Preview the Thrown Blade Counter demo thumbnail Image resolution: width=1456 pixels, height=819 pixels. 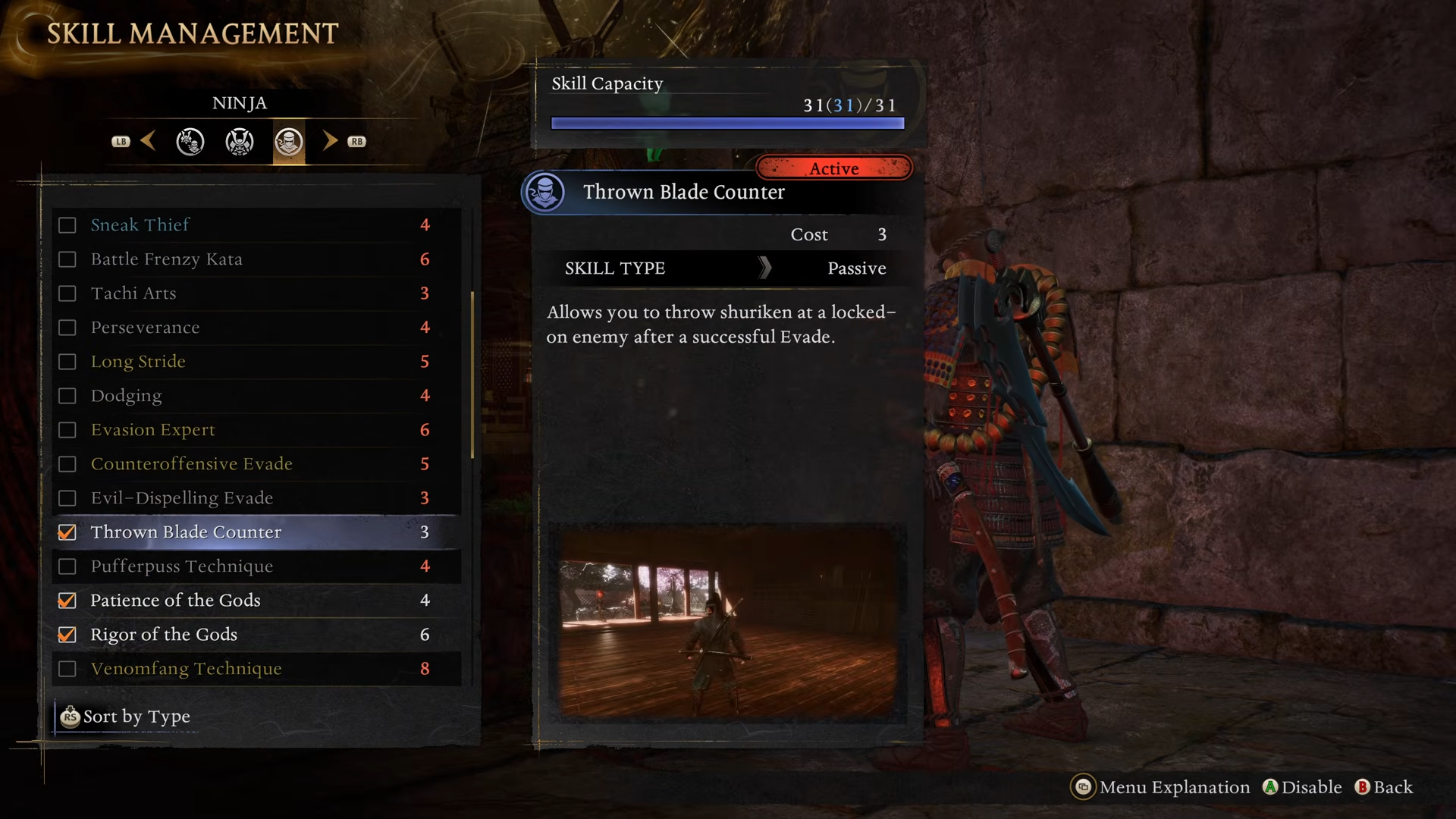click(727, 620)
